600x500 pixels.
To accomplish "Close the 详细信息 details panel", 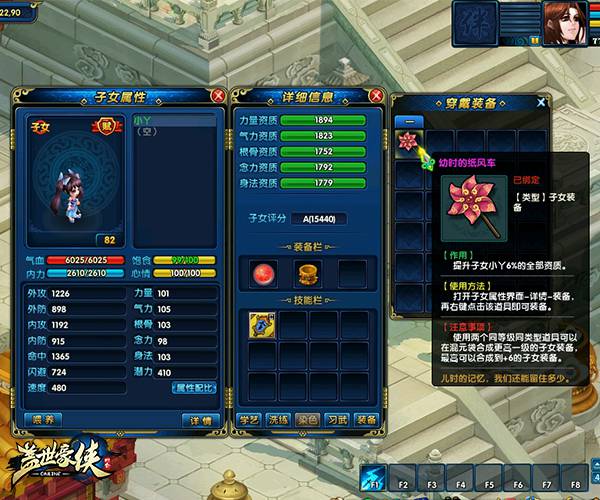I will (x=374, y=95).
